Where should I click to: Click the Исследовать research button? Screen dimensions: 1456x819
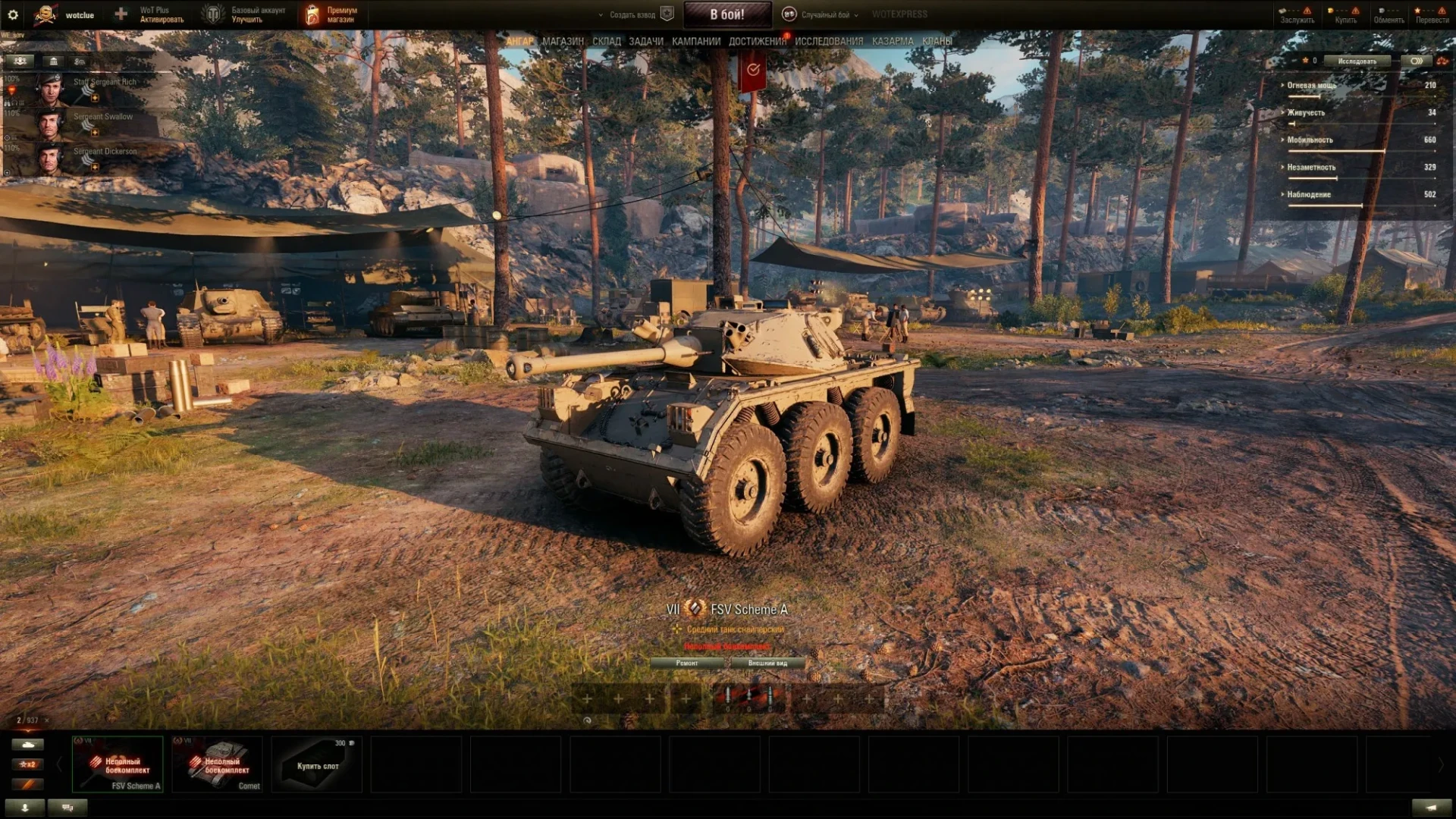click(x=1357, y=61)
